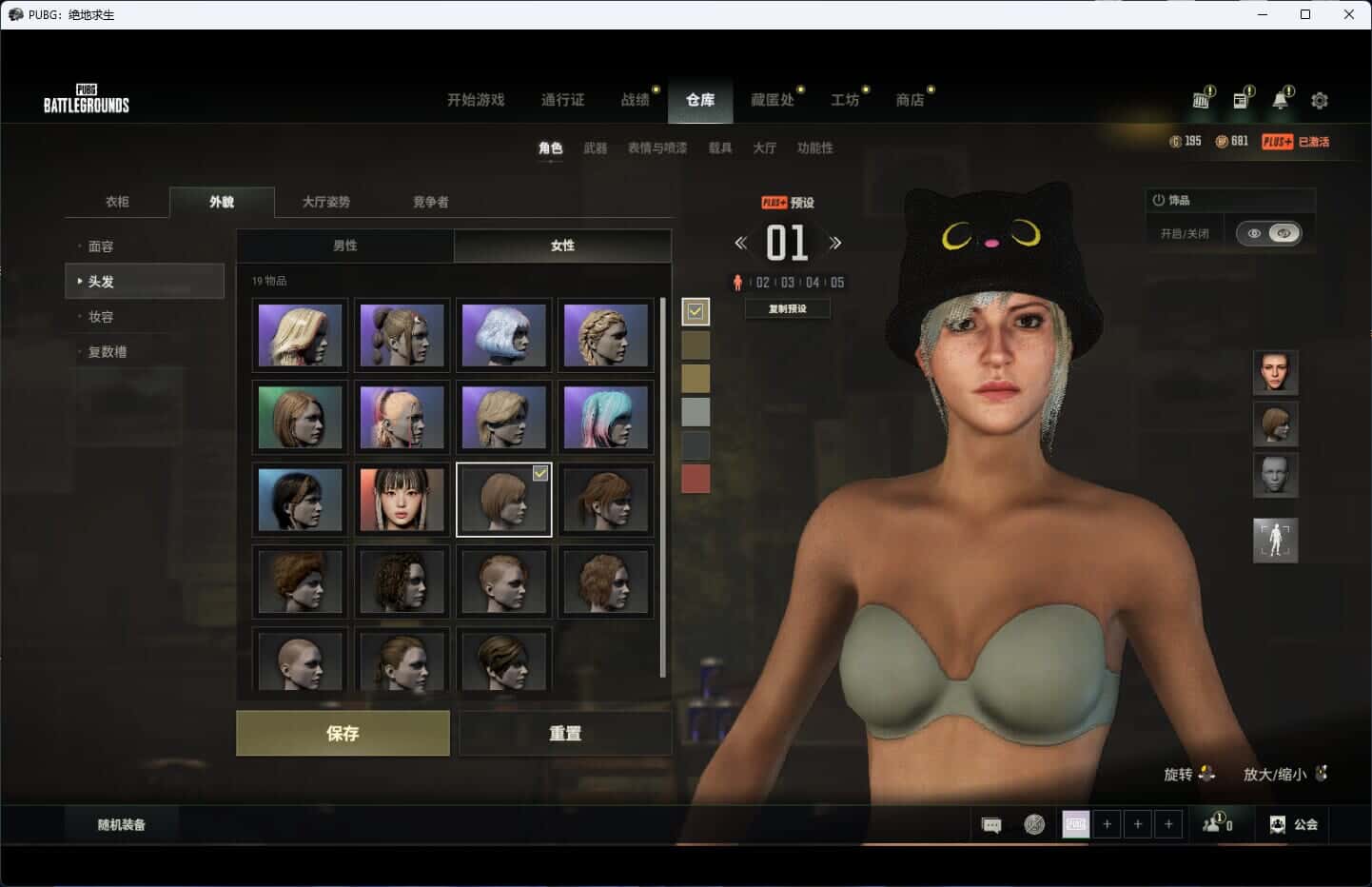Viewport: 1372px width, 887px height.
Task: Click the 随机装备 random equipment button
Action: (x=122, y=825)
